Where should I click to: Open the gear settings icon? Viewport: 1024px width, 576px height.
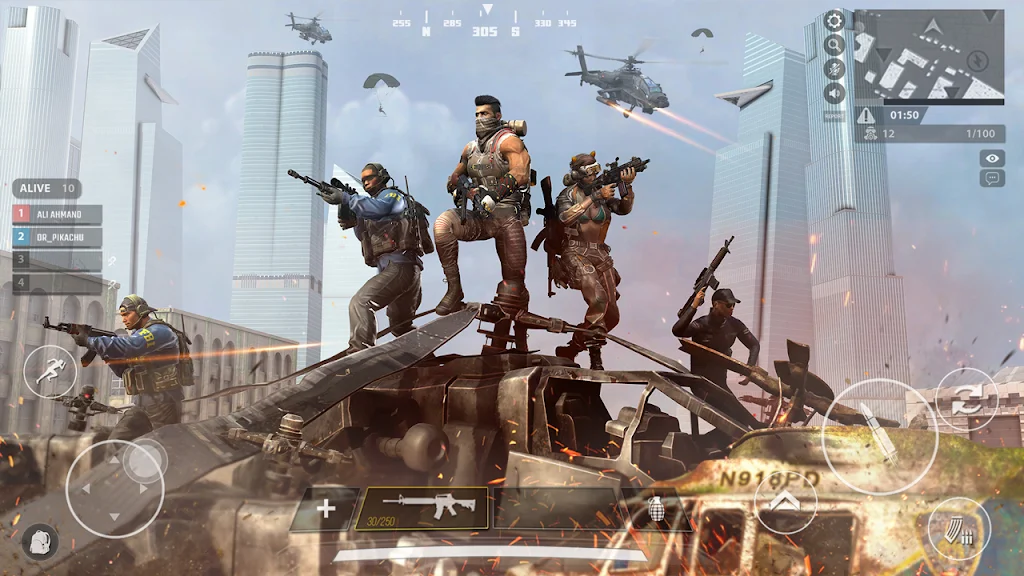[x=834, y=20]
